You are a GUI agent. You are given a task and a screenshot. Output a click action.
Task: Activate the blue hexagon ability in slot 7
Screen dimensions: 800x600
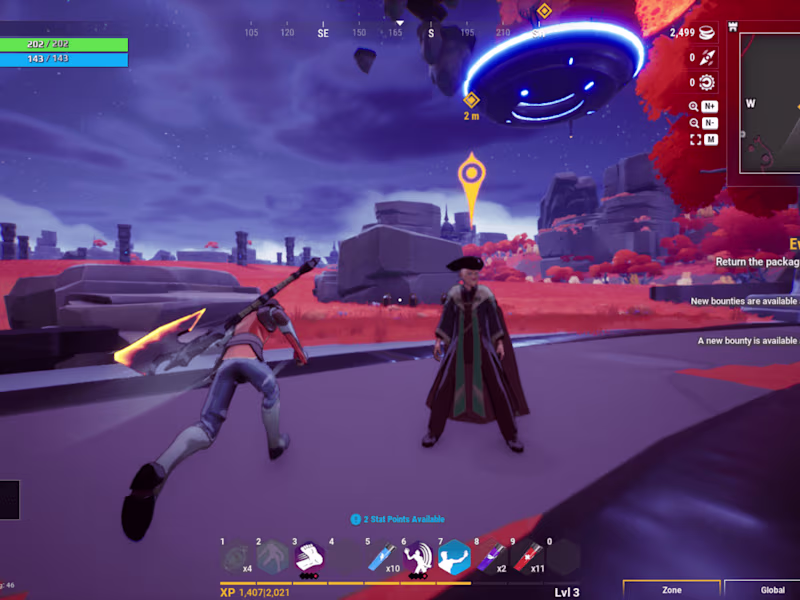tap(454, 557)
